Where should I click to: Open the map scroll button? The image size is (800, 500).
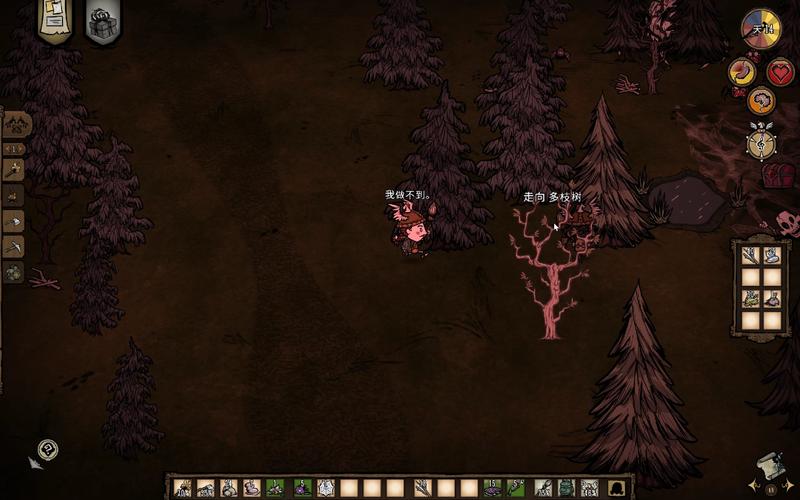click(x=768, y=467)
